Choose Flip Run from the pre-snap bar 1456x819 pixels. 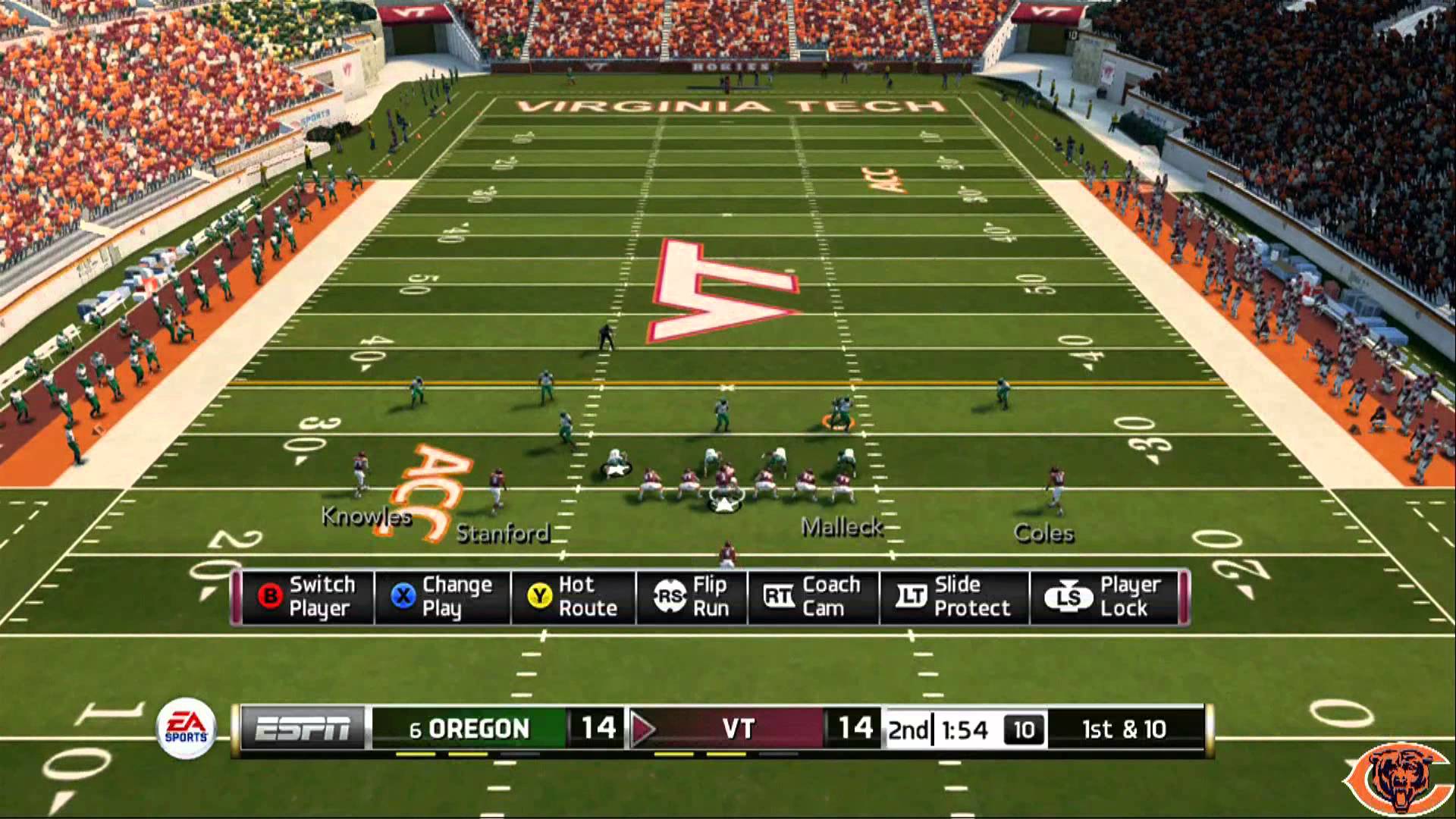(692, 597)
